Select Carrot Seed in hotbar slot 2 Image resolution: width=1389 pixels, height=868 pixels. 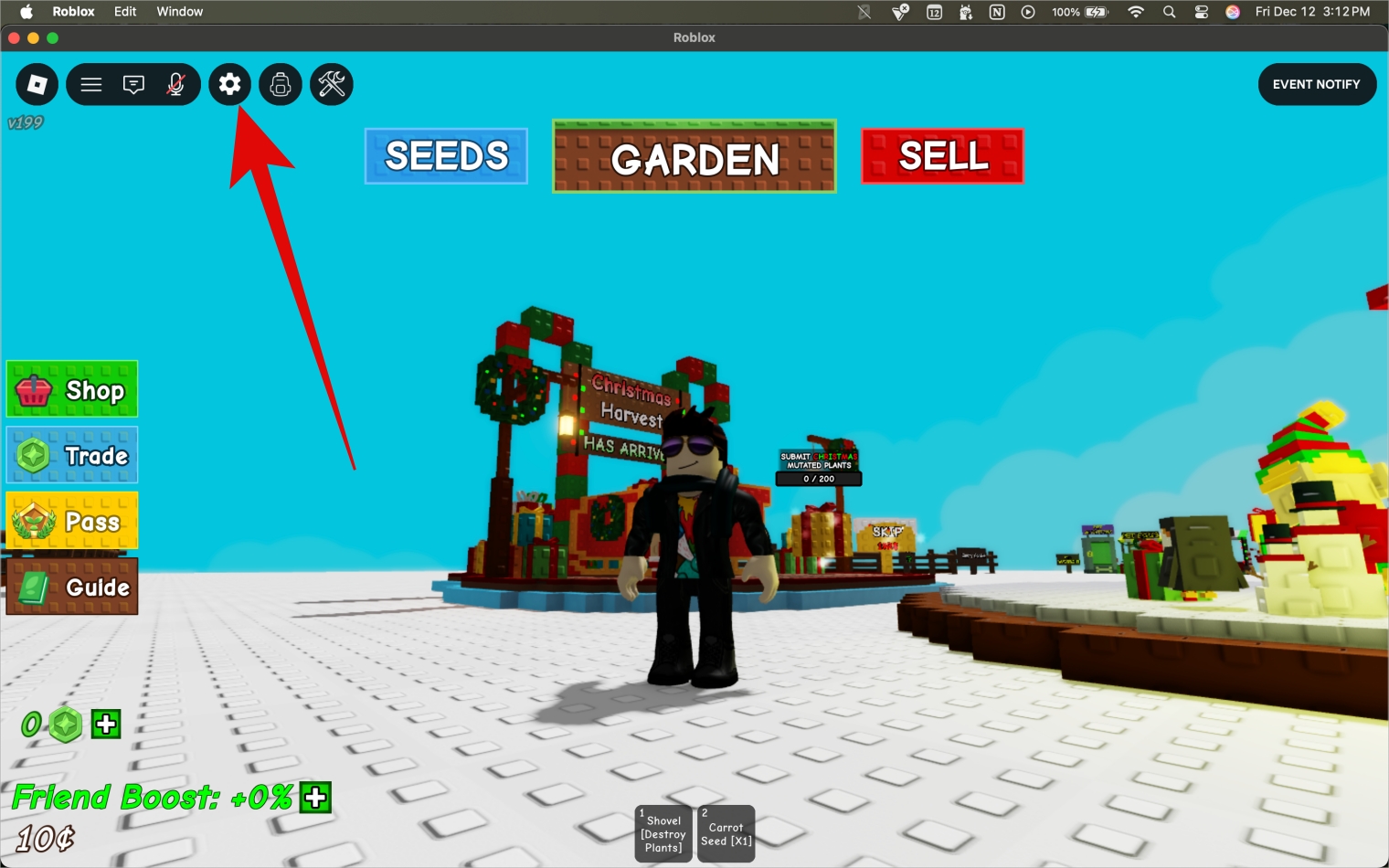click(x=726, y=832)
